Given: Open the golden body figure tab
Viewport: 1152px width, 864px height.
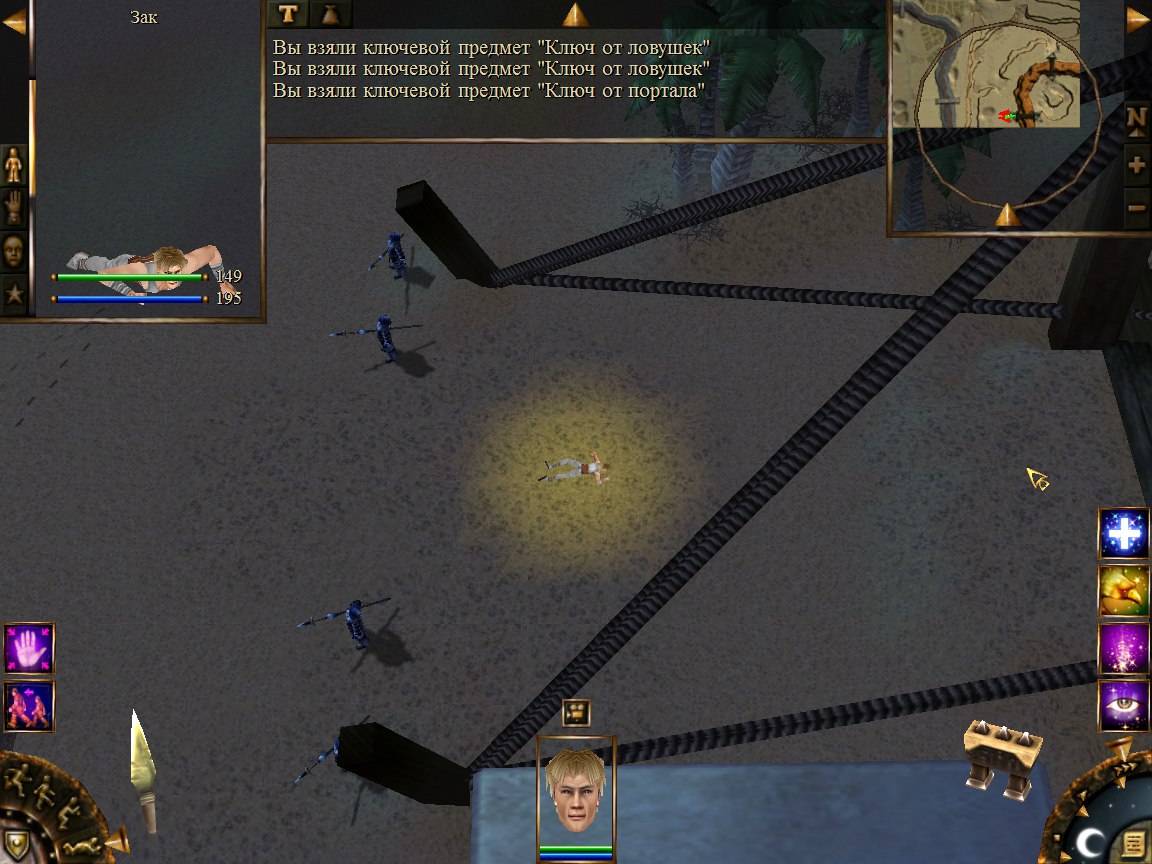Looking at the screenshot, I should pos(14,164).
